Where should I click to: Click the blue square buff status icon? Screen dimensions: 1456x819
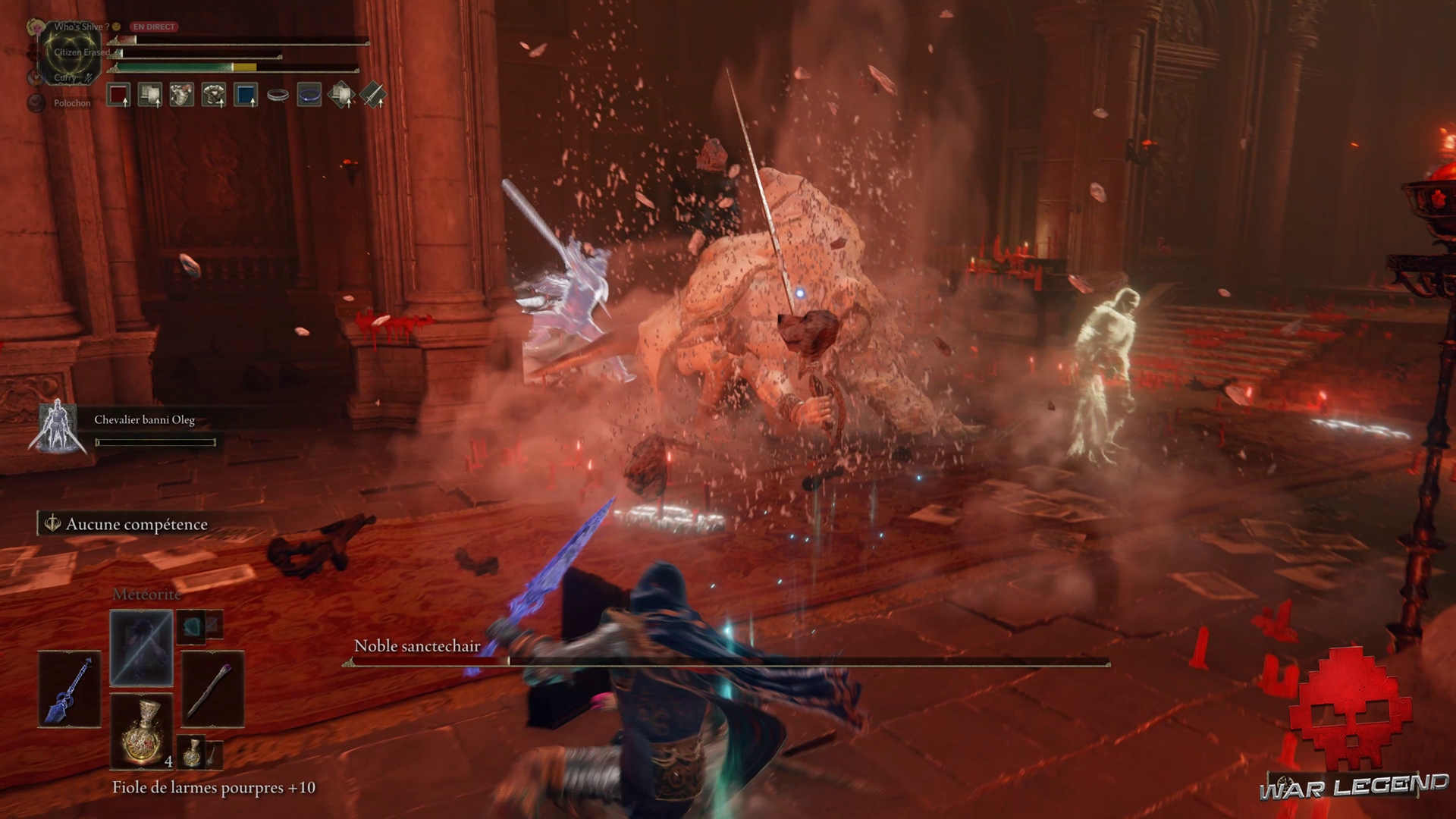point(246,95)
